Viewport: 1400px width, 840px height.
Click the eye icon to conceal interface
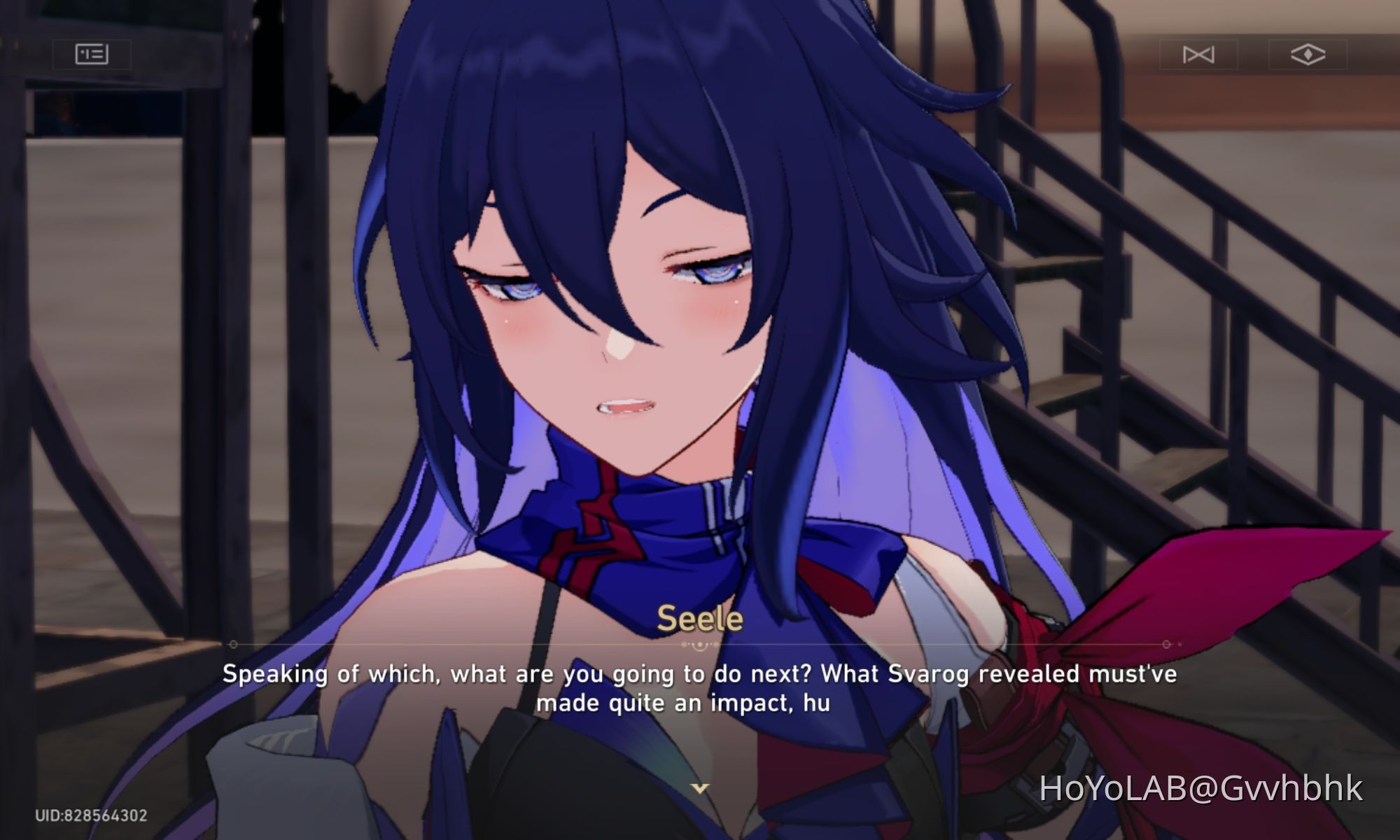coord(1310,53)
